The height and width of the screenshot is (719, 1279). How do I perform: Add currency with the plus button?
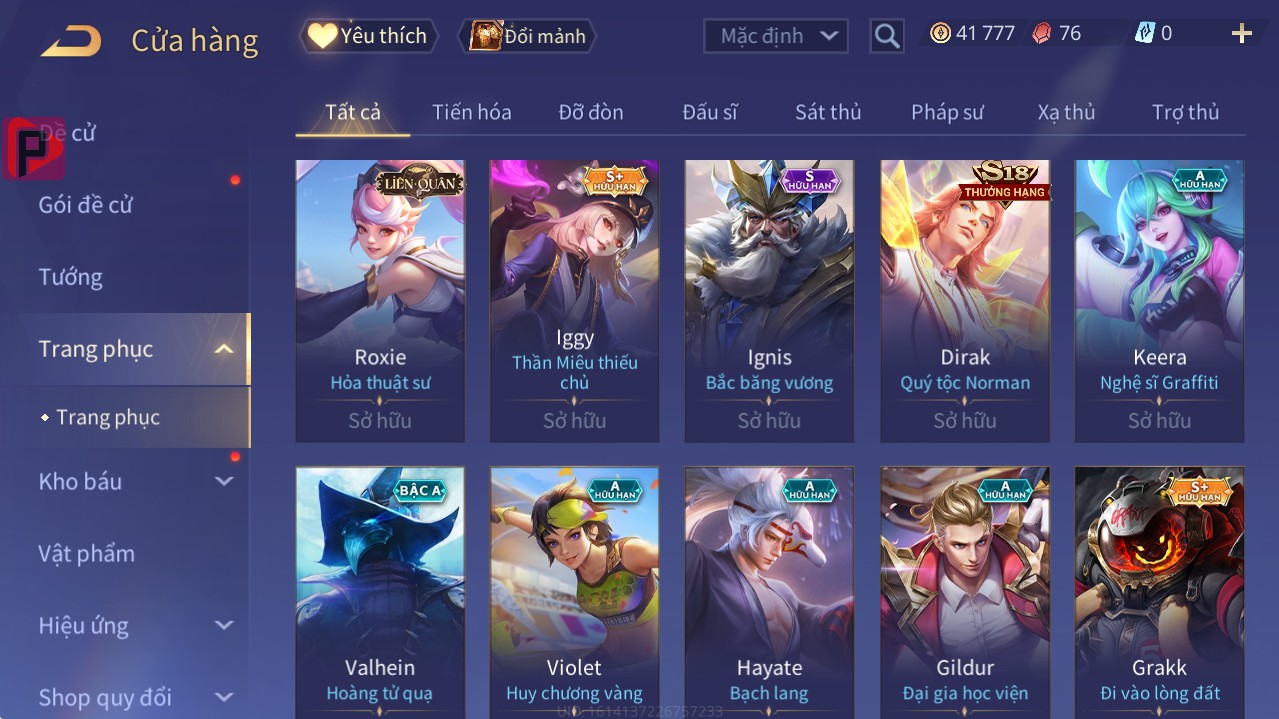click(1241, 34)
